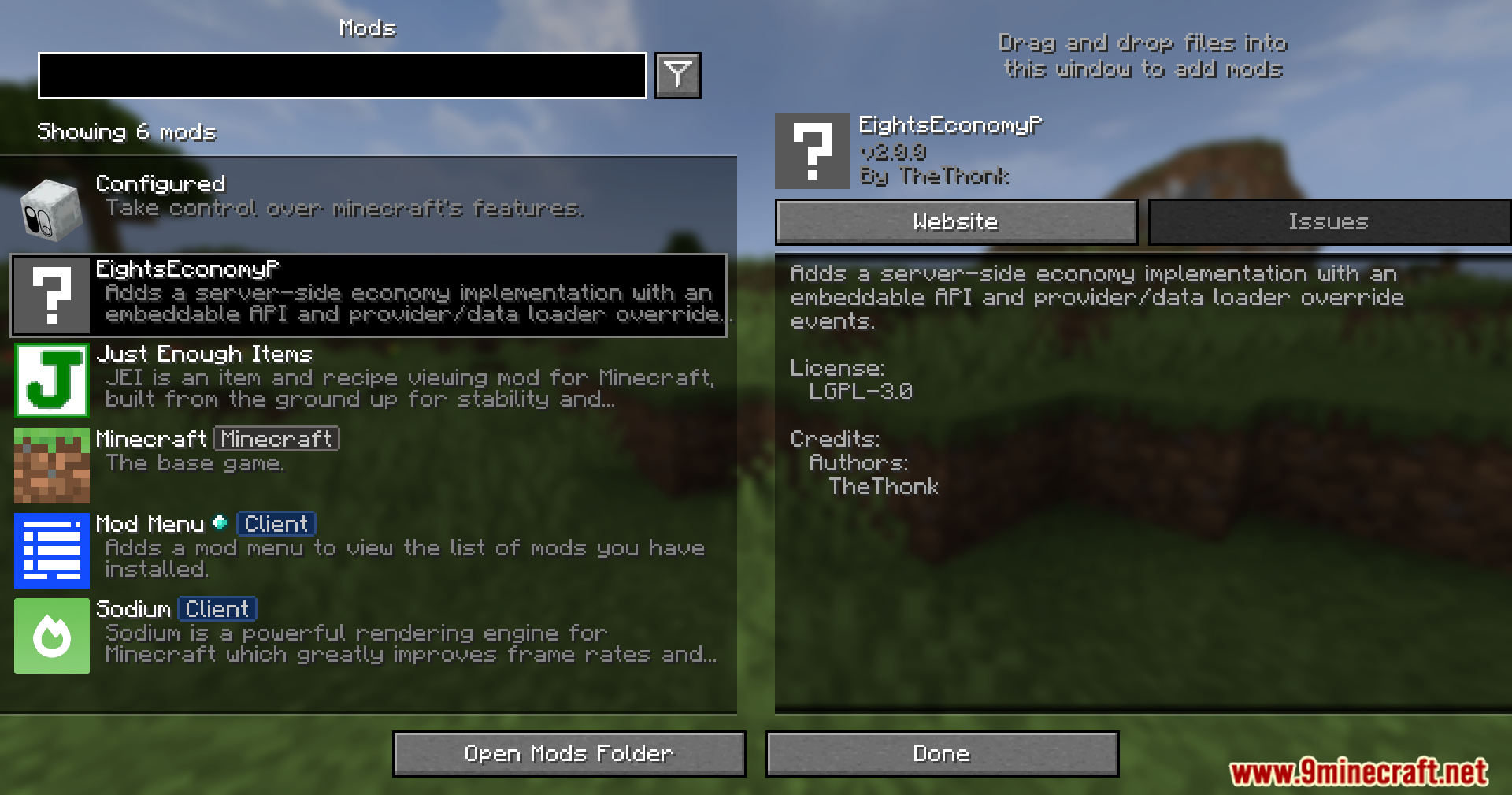
Task: Select the Sodium flame icon
Action: 51,636
